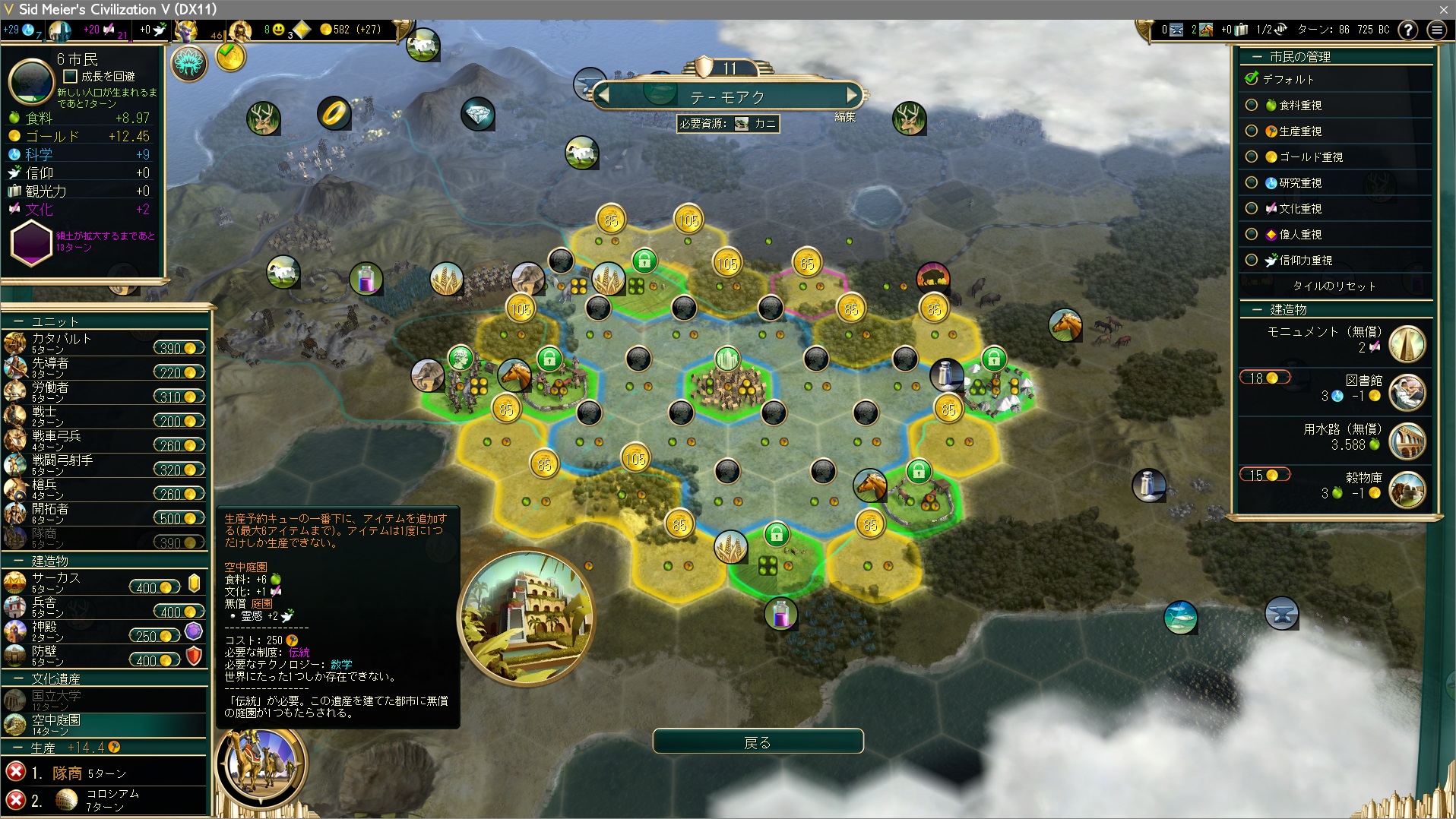Go to previous city with left arrow
The width and height of the screenshot is (1456, 819).
pyautogui.click(x=604, y=96)
